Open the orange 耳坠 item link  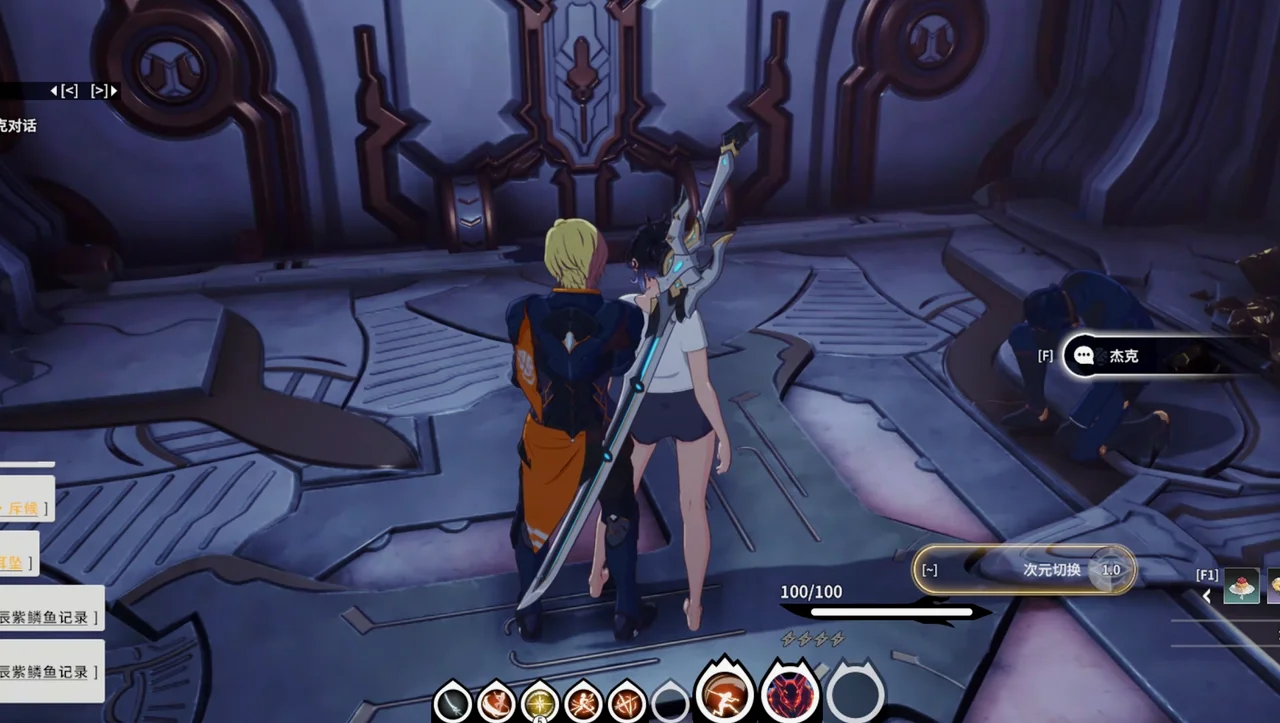point(12,563)
